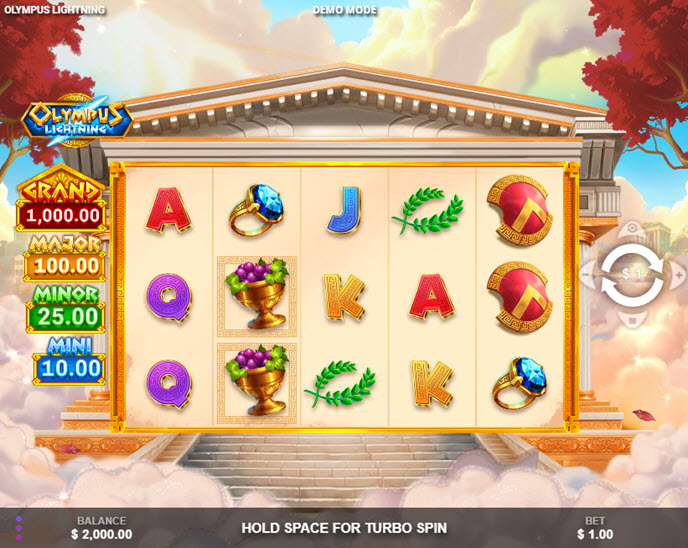Open the three-dot game menu
The height and width of the screenshot is (548, 688).
(x=18, y=527)
